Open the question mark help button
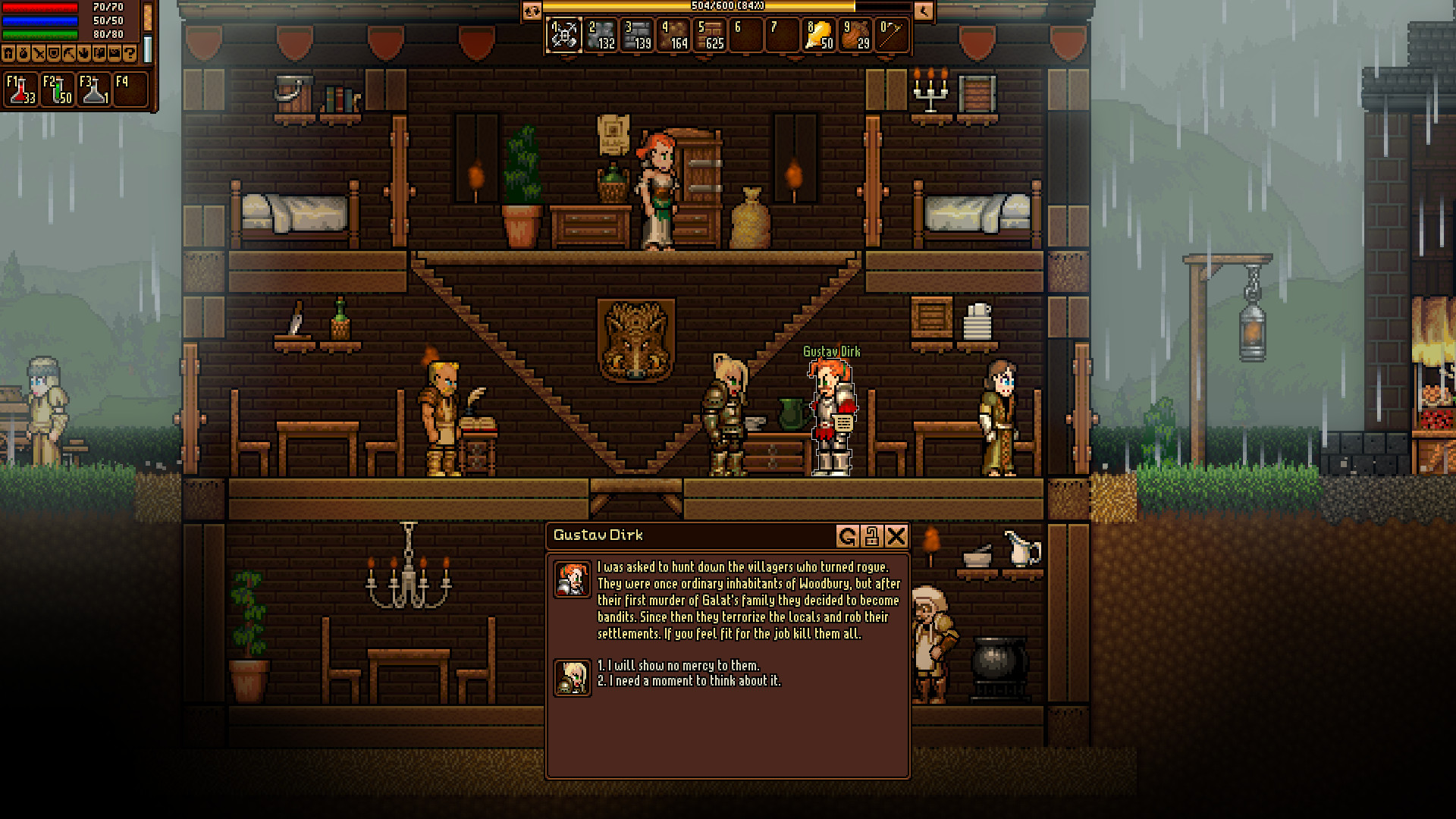 [130, 53]
